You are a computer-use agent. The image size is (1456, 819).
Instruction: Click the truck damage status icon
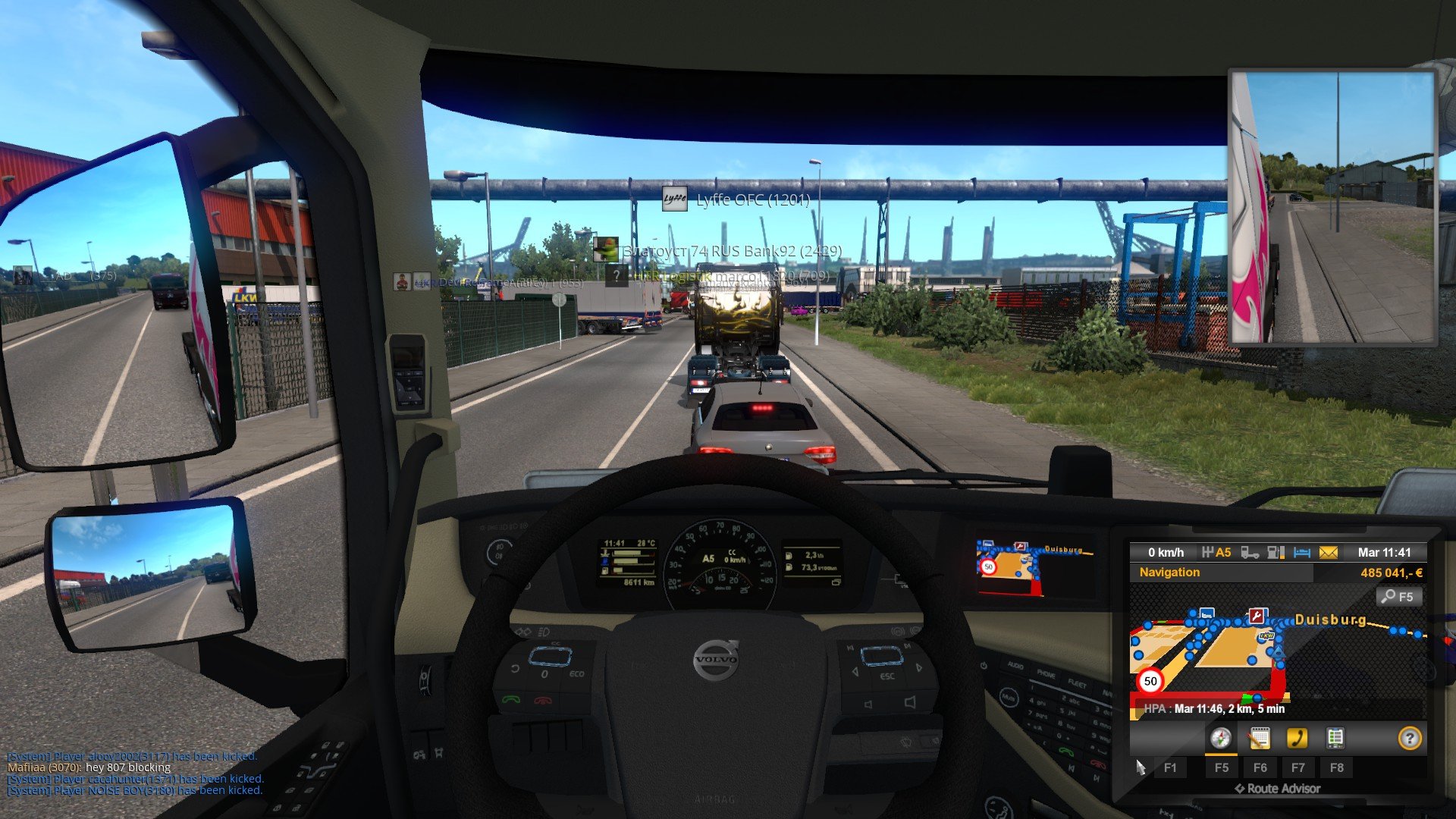(x=1249, y=553)
